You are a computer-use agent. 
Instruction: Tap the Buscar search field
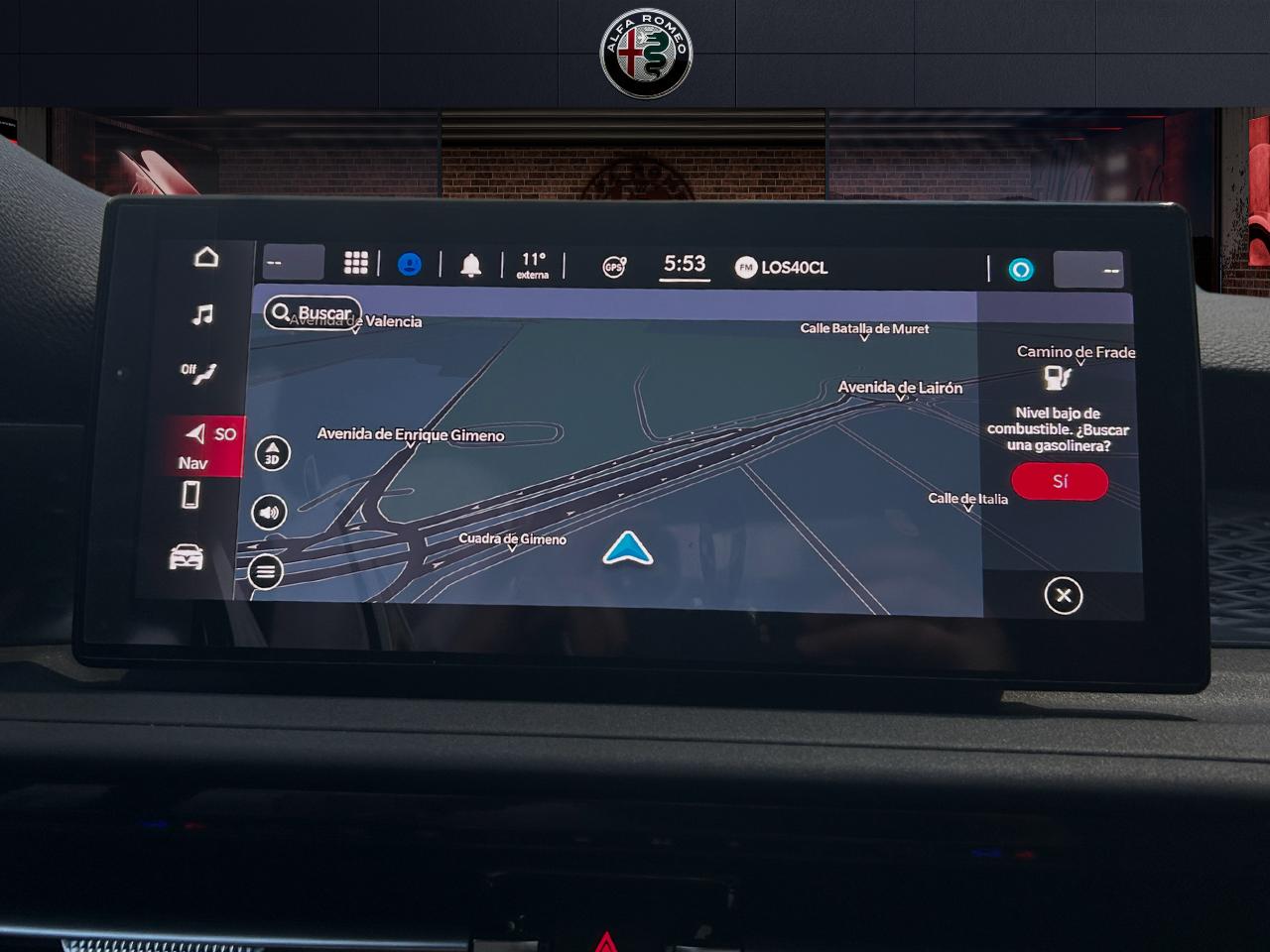coord(314,313)
